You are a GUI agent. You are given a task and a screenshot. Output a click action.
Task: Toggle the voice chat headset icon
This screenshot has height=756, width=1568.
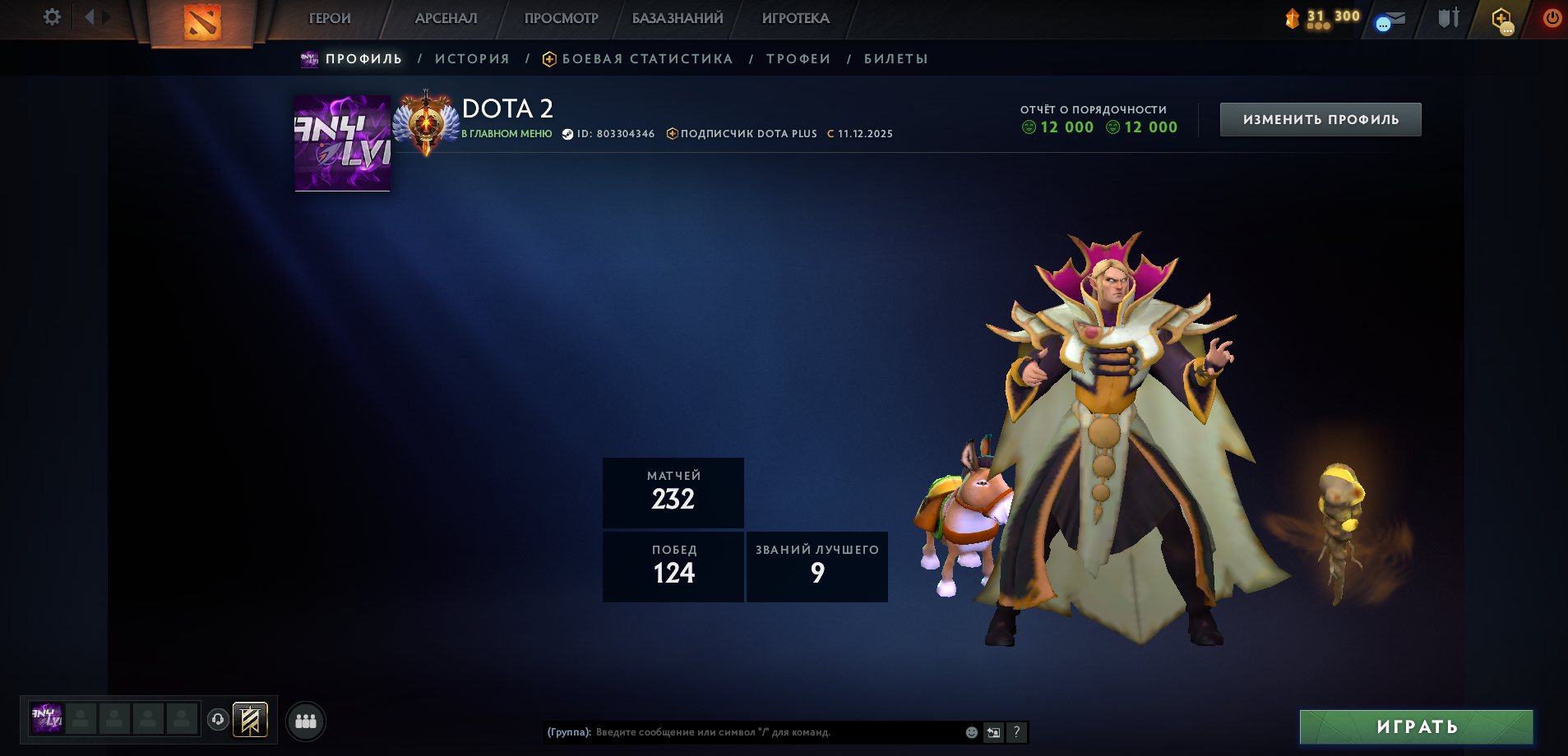click(218, 720)
